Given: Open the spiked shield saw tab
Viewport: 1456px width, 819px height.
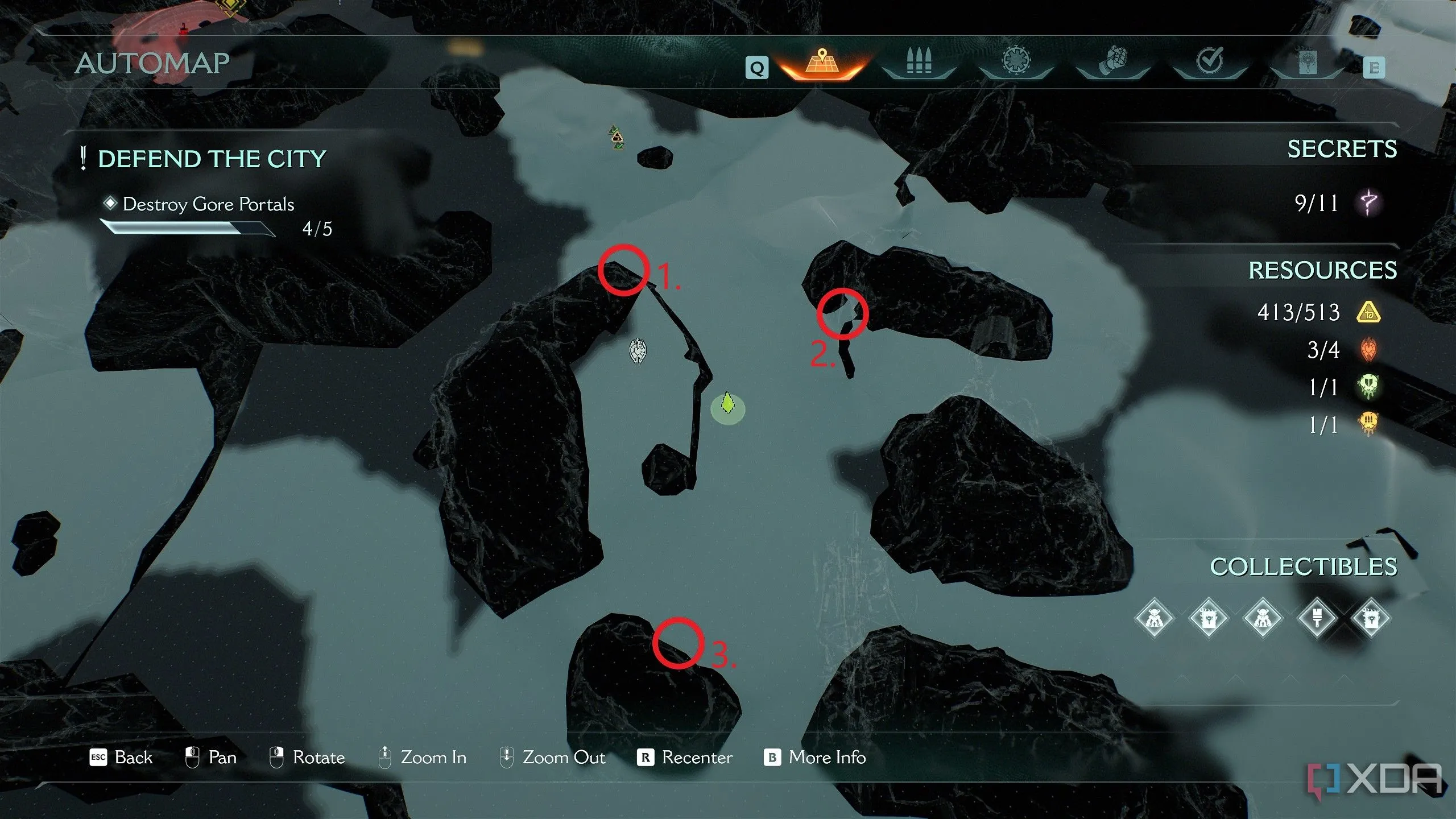Looking at the screenshot, I should click(1016, 61).
